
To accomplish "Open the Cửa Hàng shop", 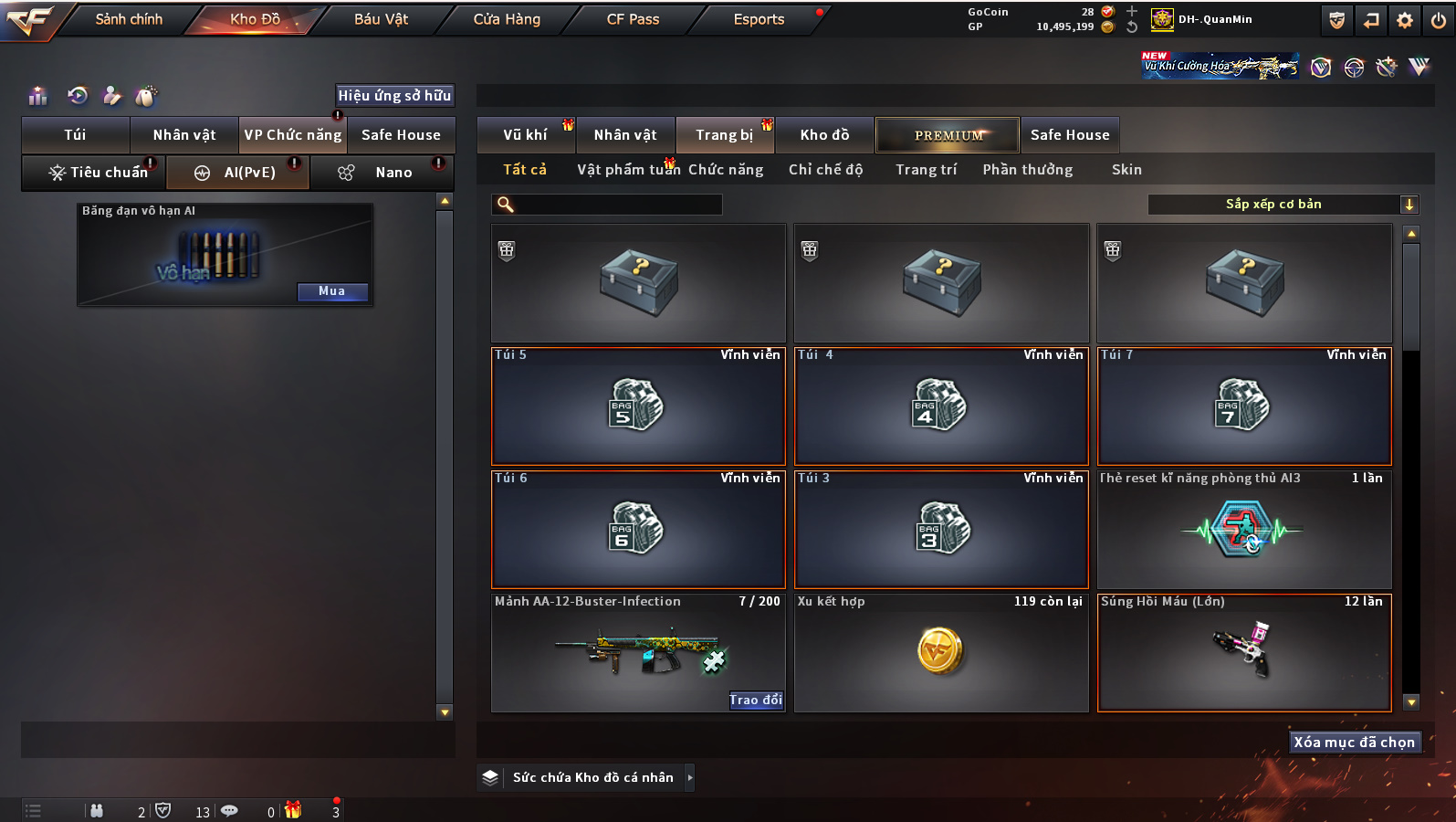I will pos(507,19).
